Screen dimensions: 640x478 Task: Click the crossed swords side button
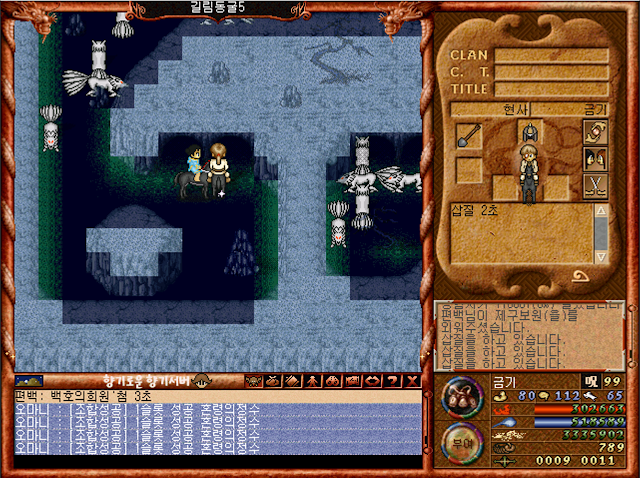point(595,185)
